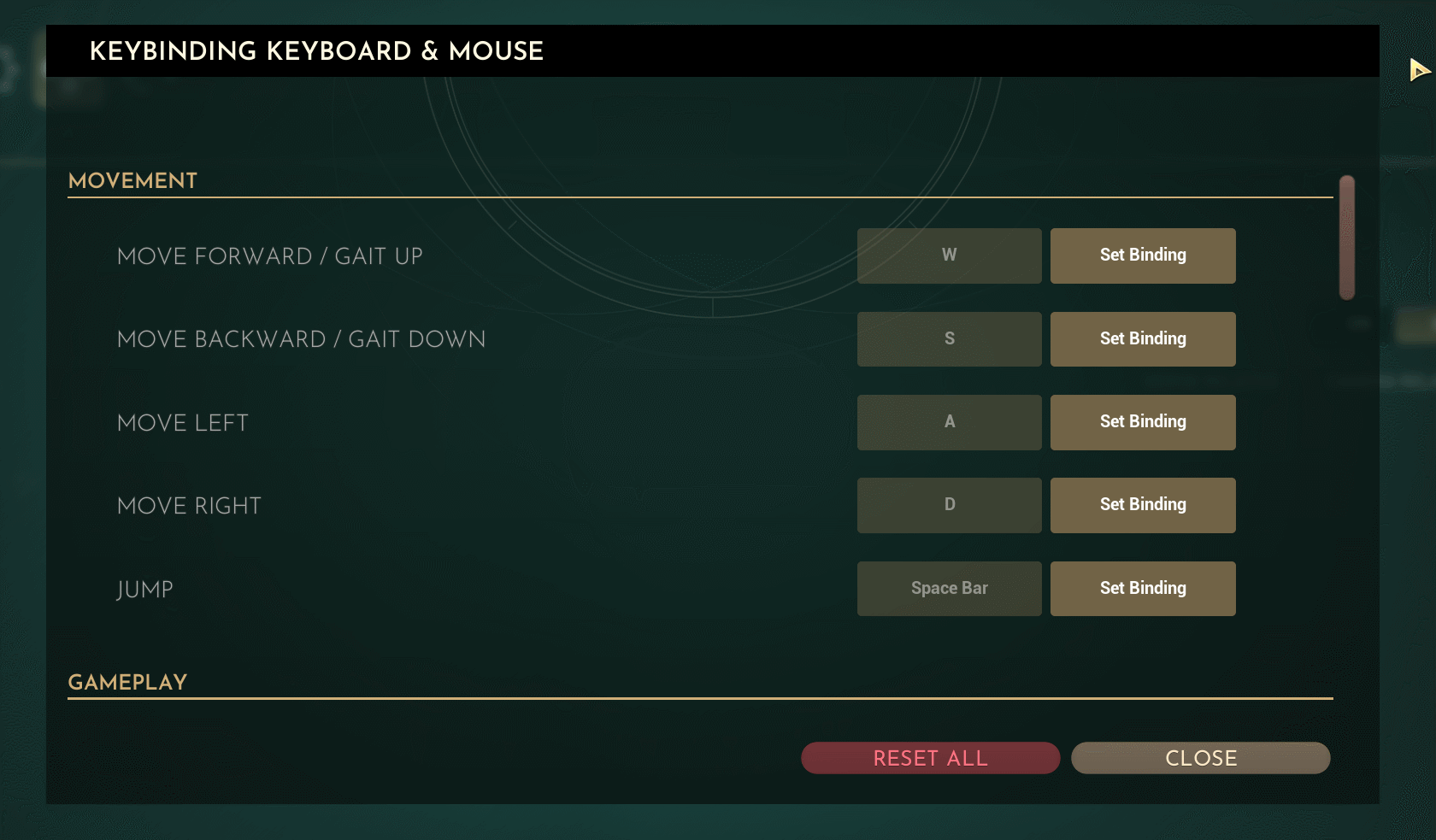Screen dimensions: 1436x840
Task: Reset all keybindings to default
Action: pos(930,758)
